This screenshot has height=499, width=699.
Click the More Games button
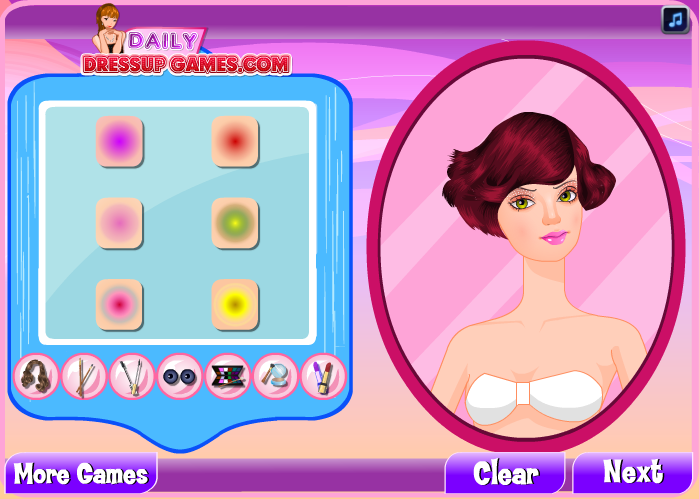coord(81,473)
